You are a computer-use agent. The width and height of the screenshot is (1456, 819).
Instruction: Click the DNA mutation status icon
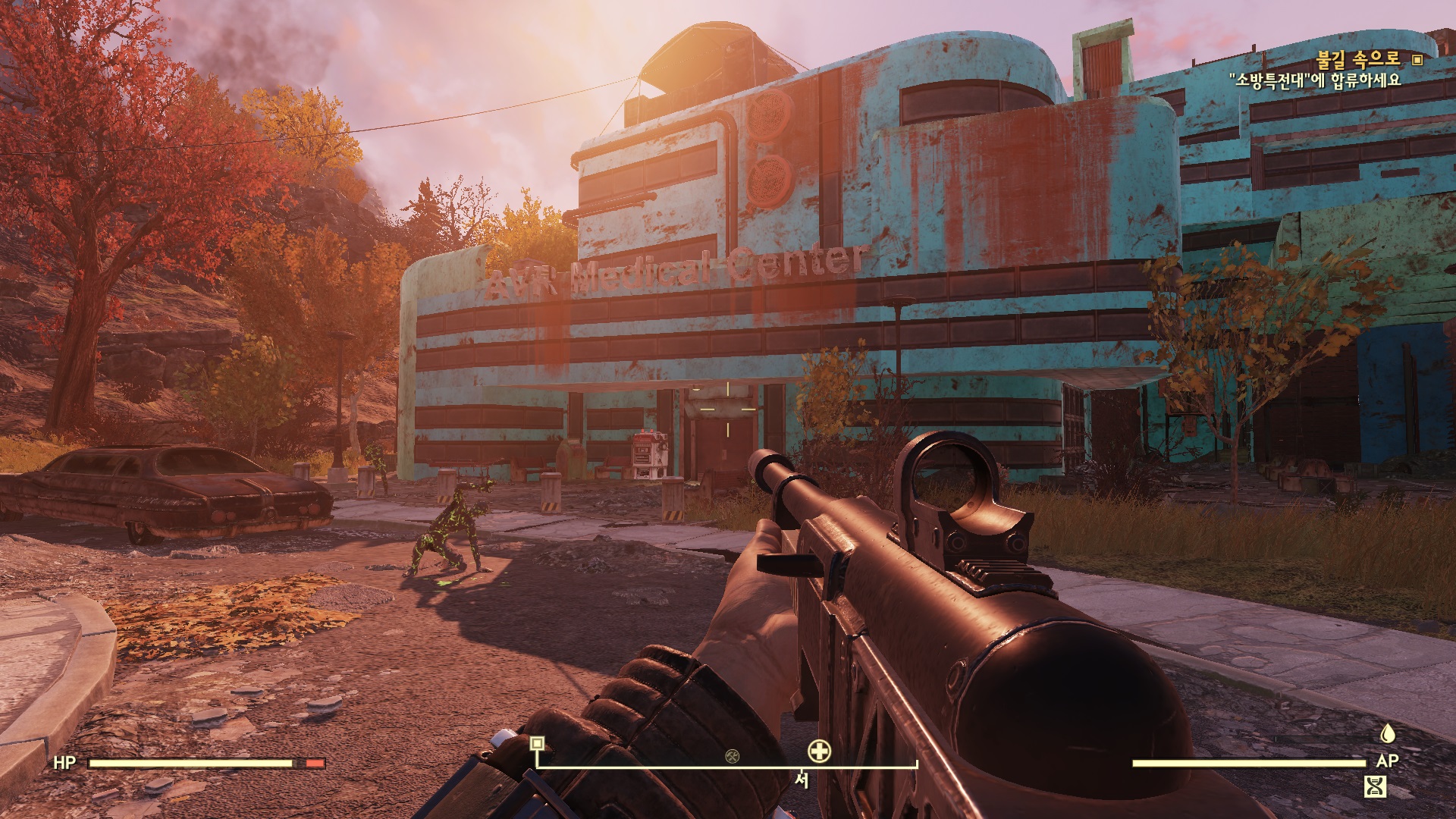(1375, 786)
